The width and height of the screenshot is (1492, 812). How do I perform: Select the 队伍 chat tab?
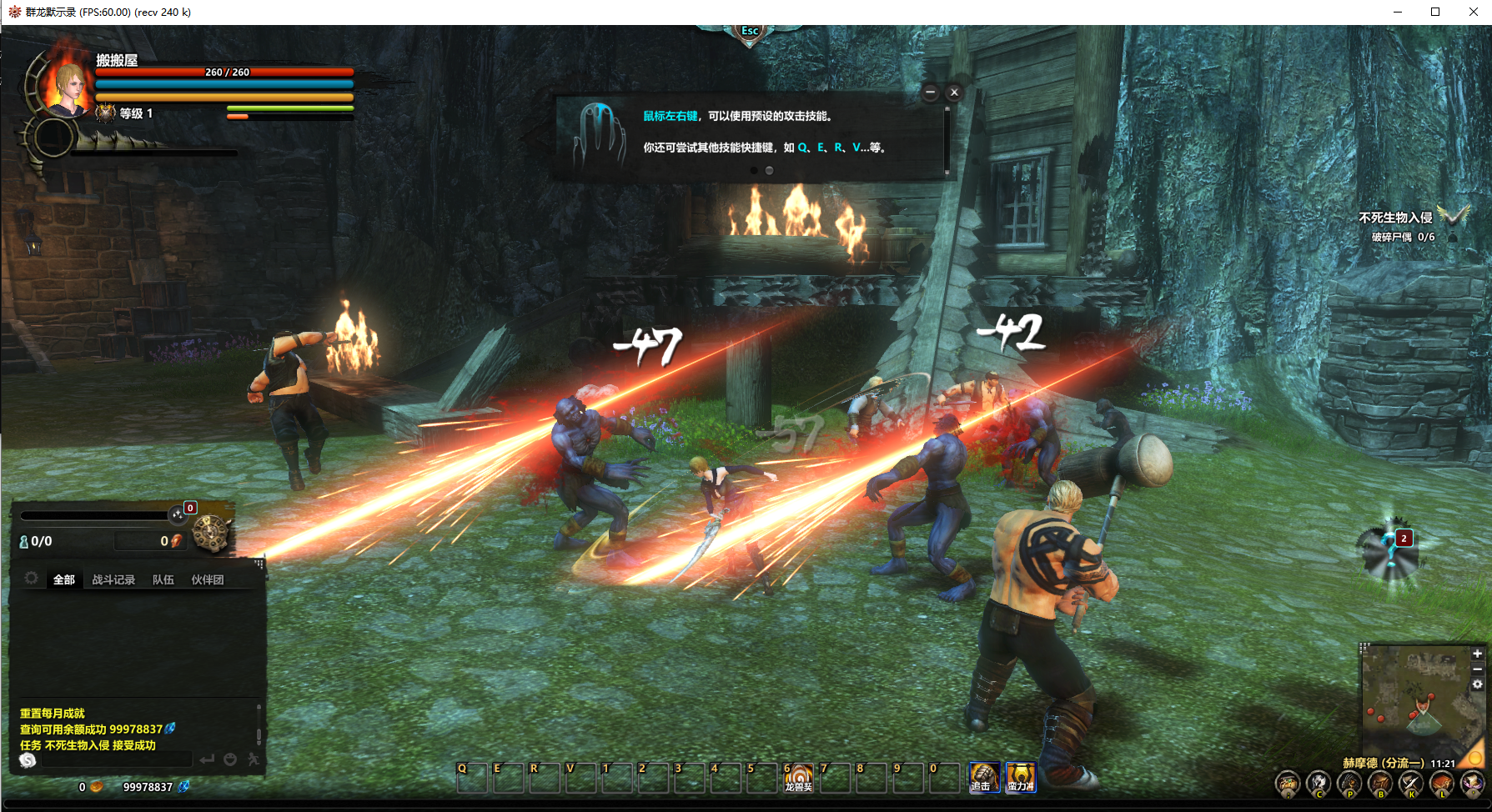(x=163, y=579)
